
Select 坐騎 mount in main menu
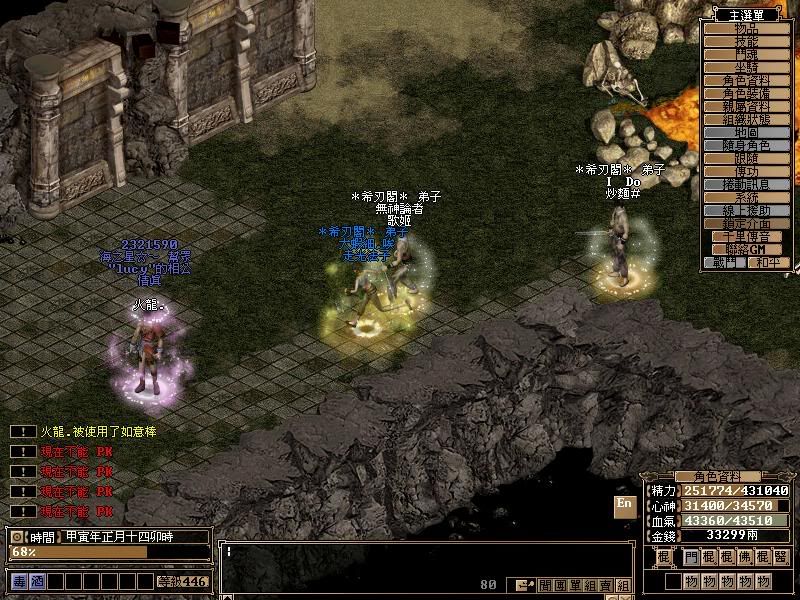pos(747,67)
